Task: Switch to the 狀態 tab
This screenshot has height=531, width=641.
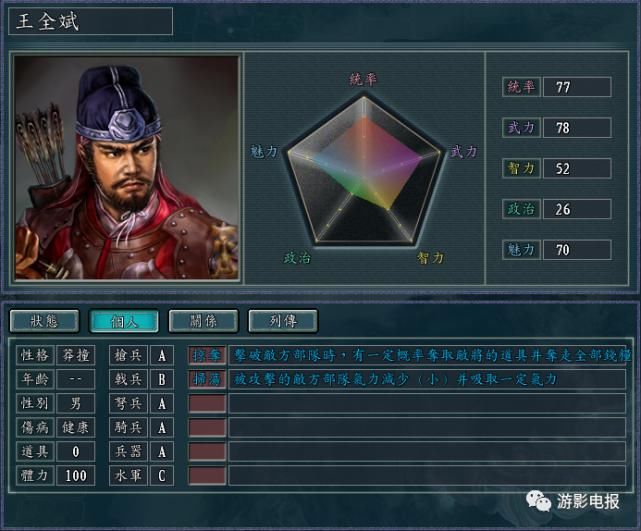Action: point(44,321)
